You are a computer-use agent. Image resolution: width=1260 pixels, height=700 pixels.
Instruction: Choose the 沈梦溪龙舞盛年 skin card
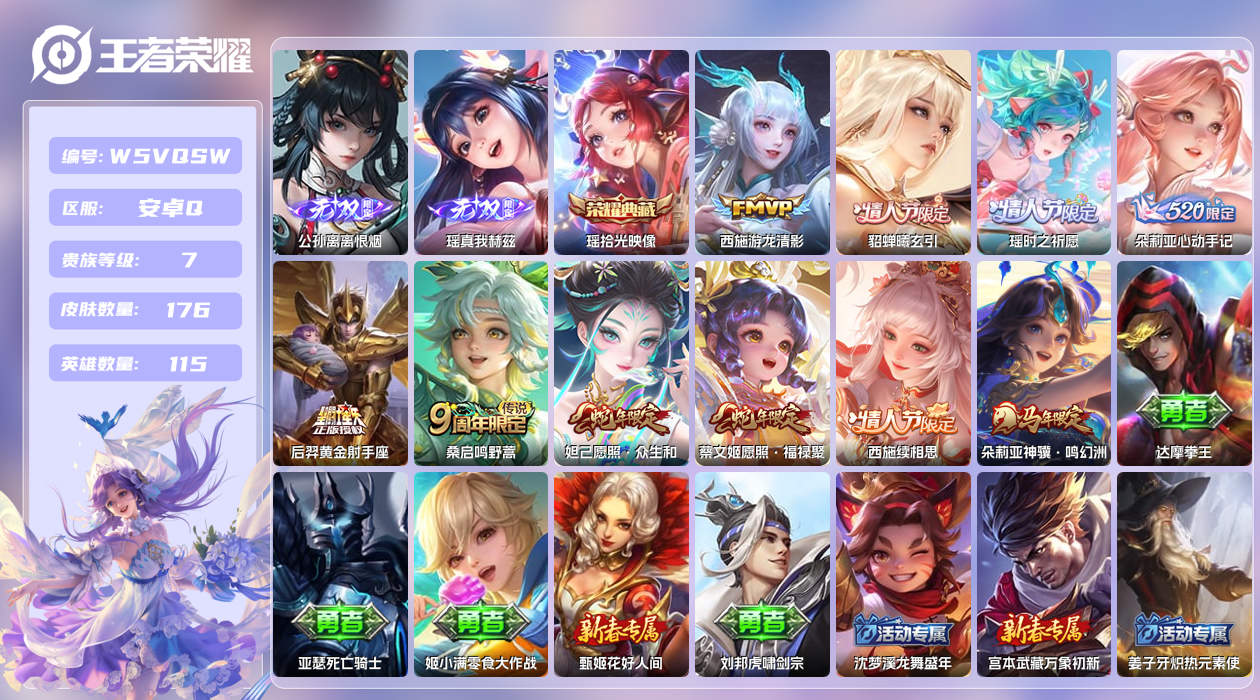903,574
